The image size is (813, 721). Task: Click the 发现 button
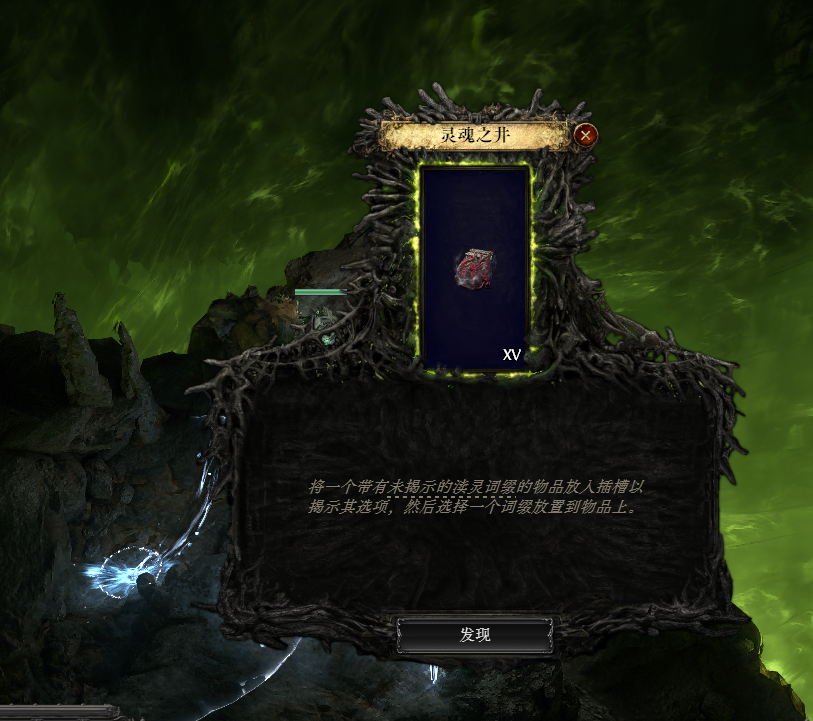[475, 635]
